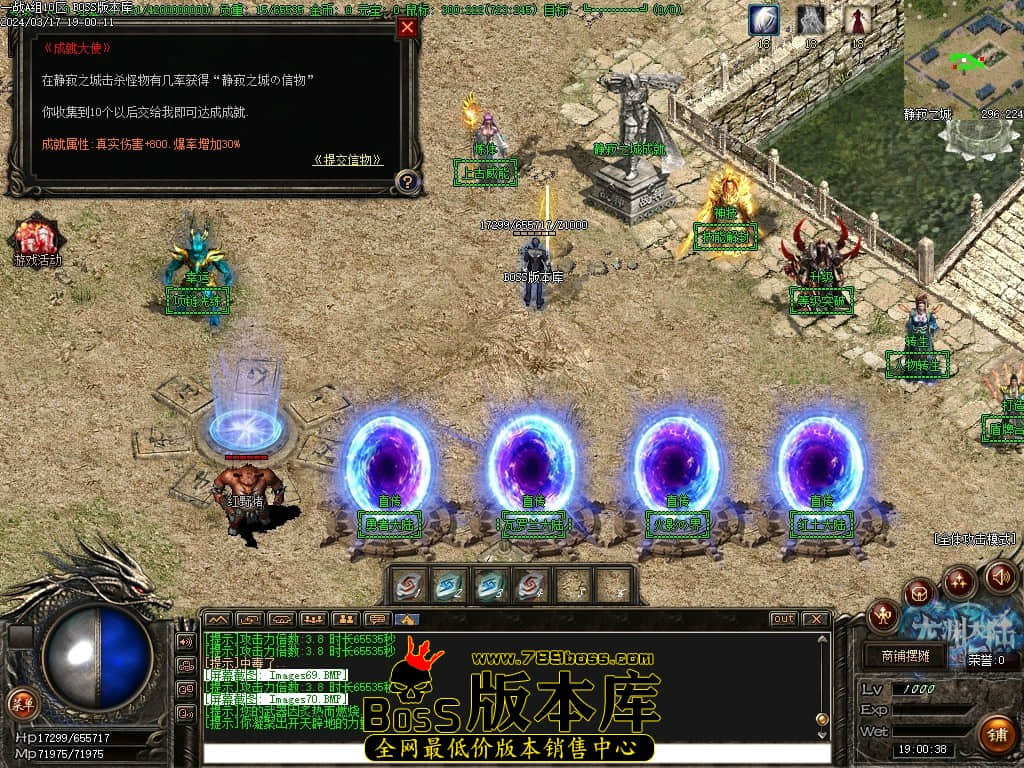Viewport: 1024px width, 768px height.
Task: Use the red swirl skill in hotbar slot 1
Action: (x=408, y=586)
